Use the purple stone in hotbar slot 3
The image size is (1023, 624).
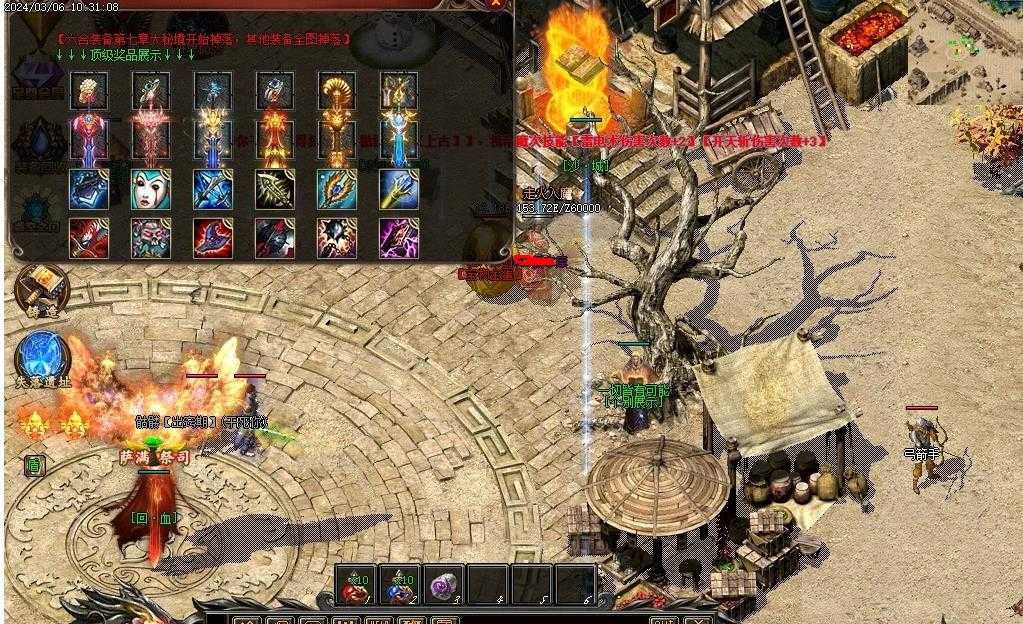[x=443, y=585]
